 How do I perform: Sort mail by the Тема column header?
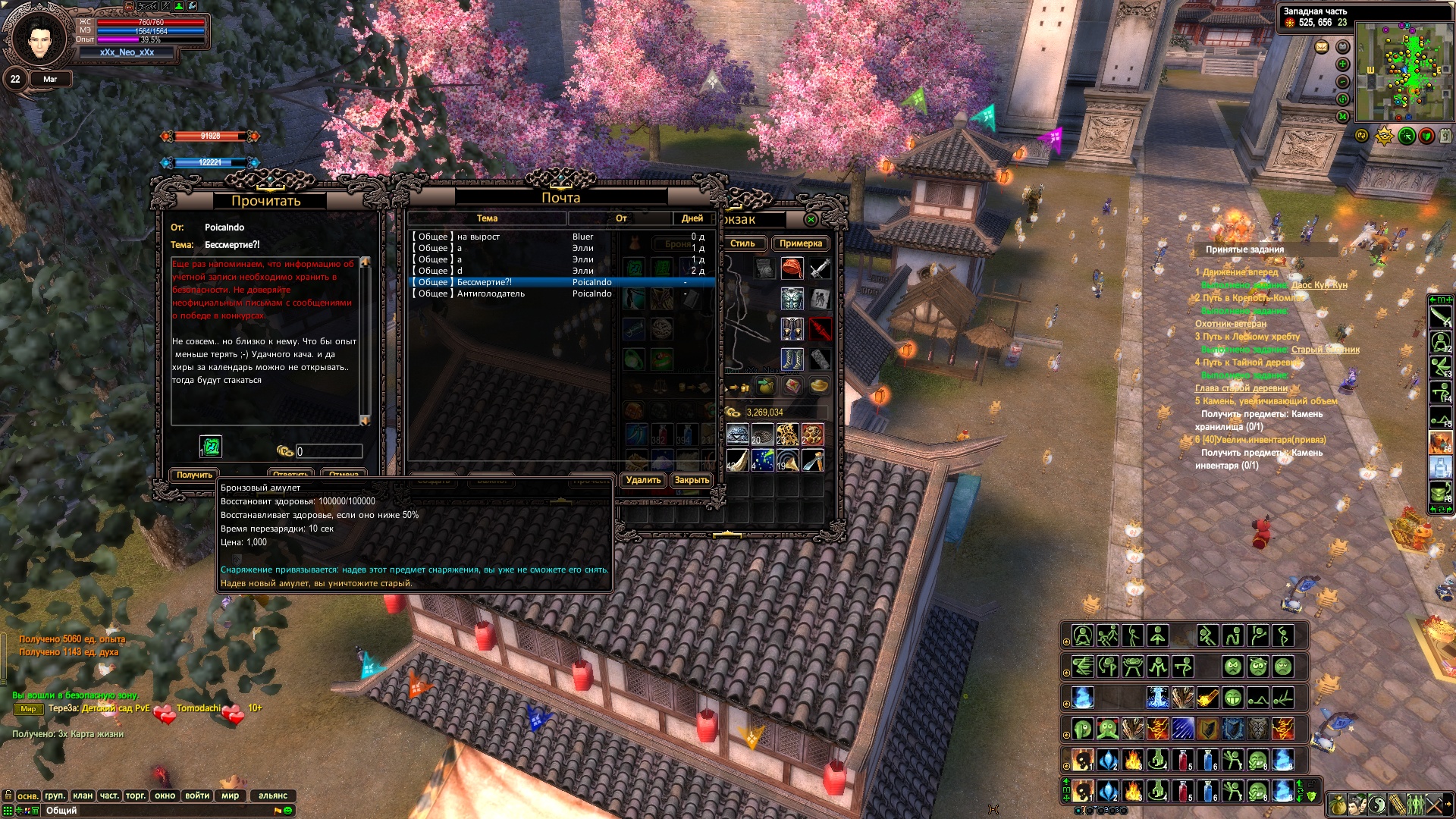[x=487, y=218]
